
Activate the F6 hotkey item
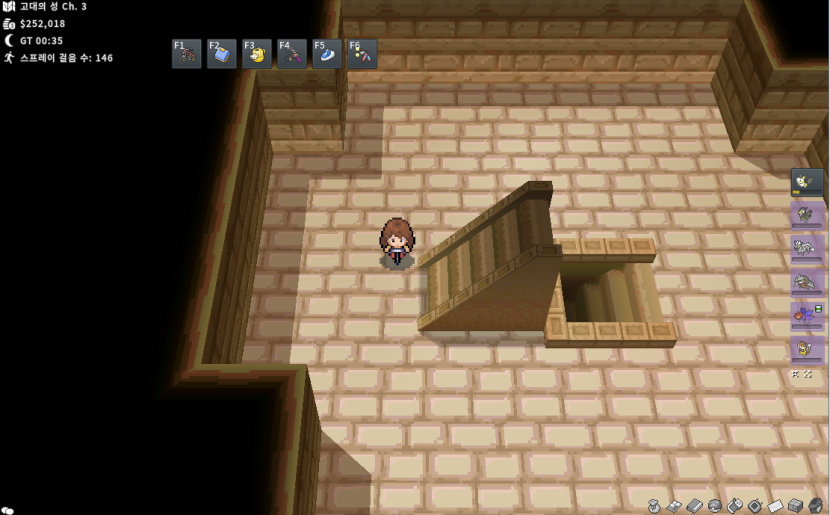coord(362,54)
